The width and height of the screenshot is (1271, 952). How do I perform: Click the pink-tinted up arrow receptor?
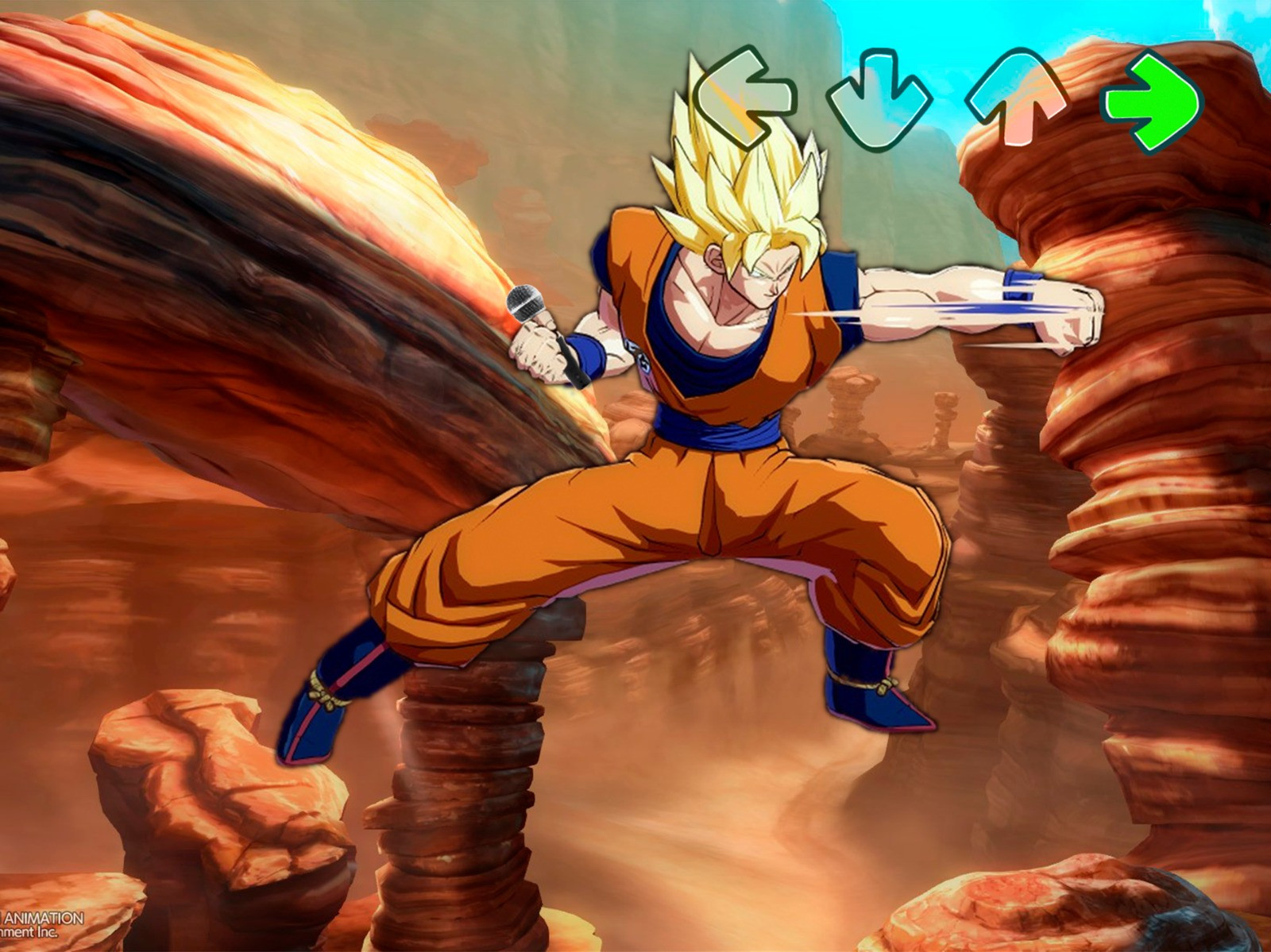(1017, 99)
